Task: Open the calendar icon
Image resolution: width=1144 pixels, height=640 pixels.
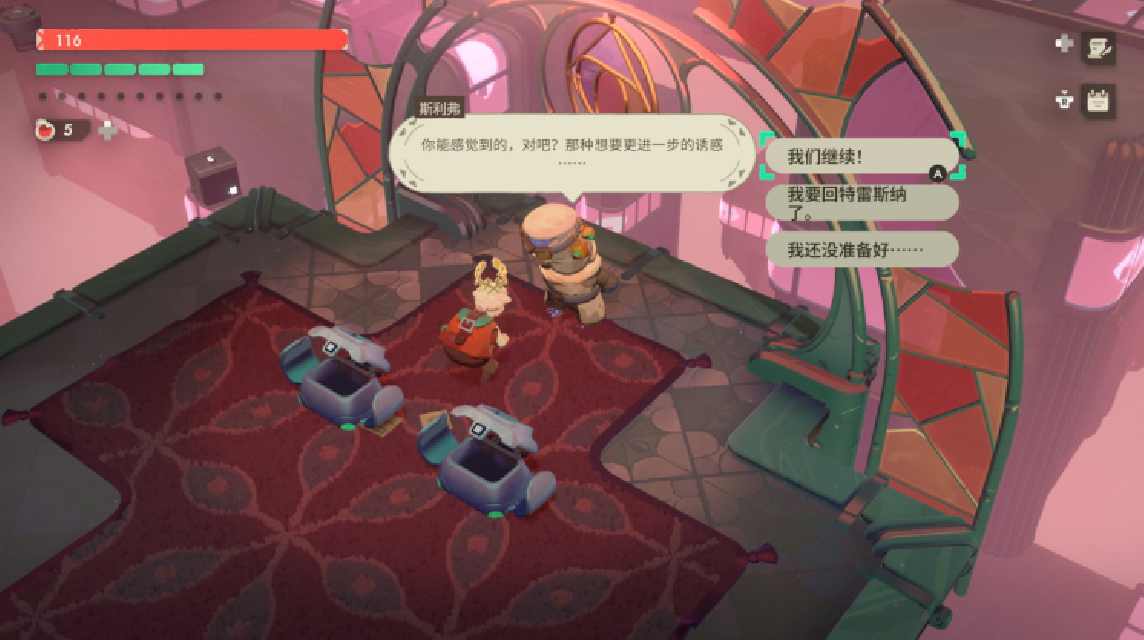Action: point(1099,101)
